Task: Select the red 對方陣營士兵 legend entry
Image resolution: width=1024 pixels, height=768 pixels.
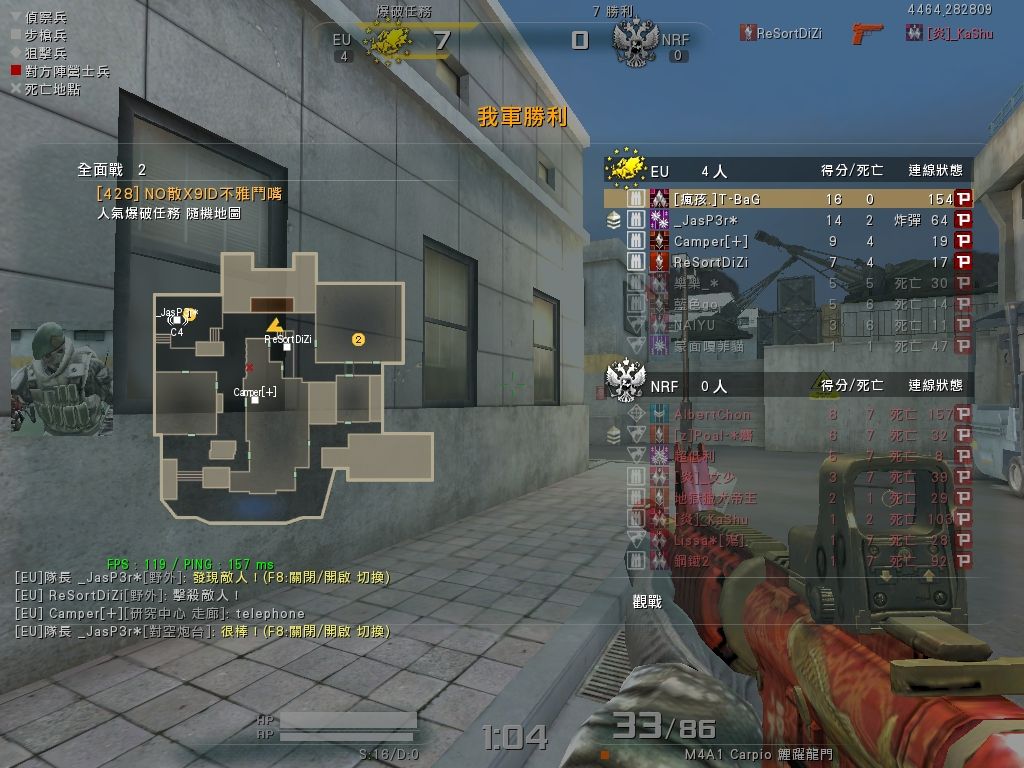Action: 59,71
